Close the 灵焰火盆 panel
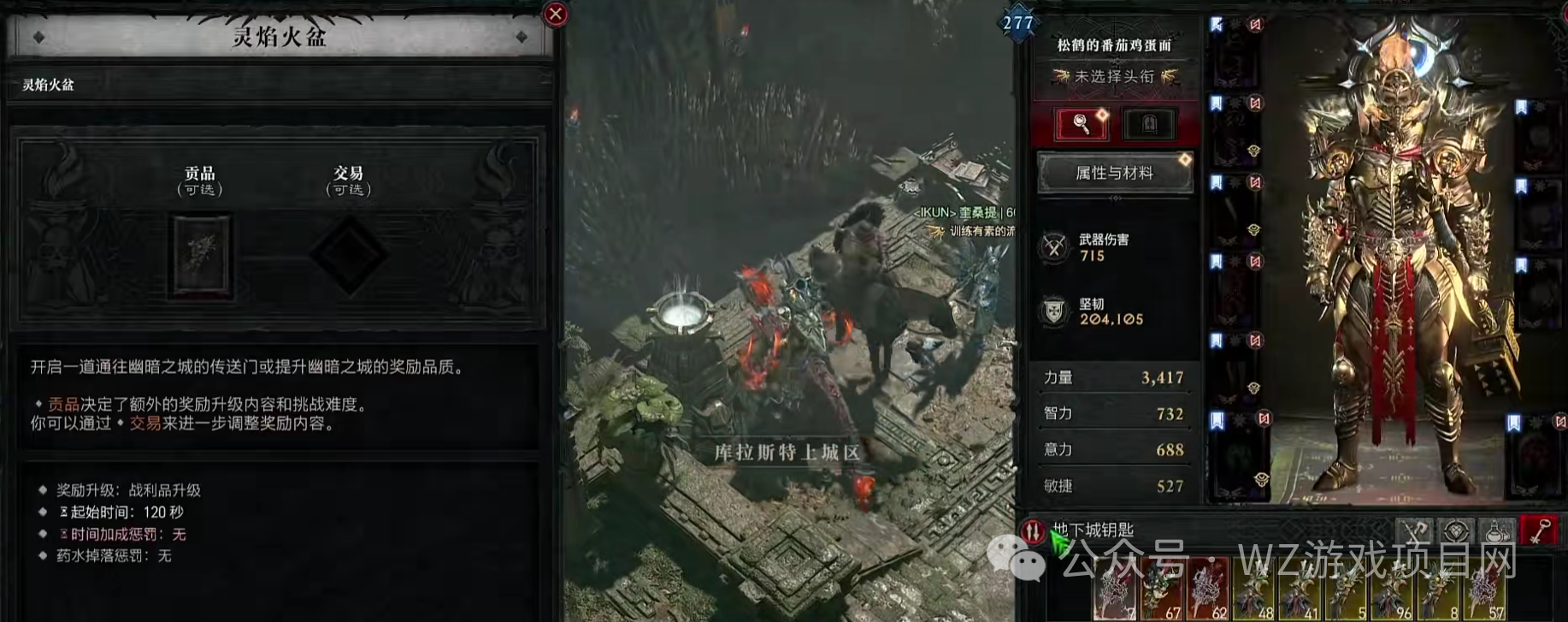This screenshot has height=622, width=1568. click(556, 14)
